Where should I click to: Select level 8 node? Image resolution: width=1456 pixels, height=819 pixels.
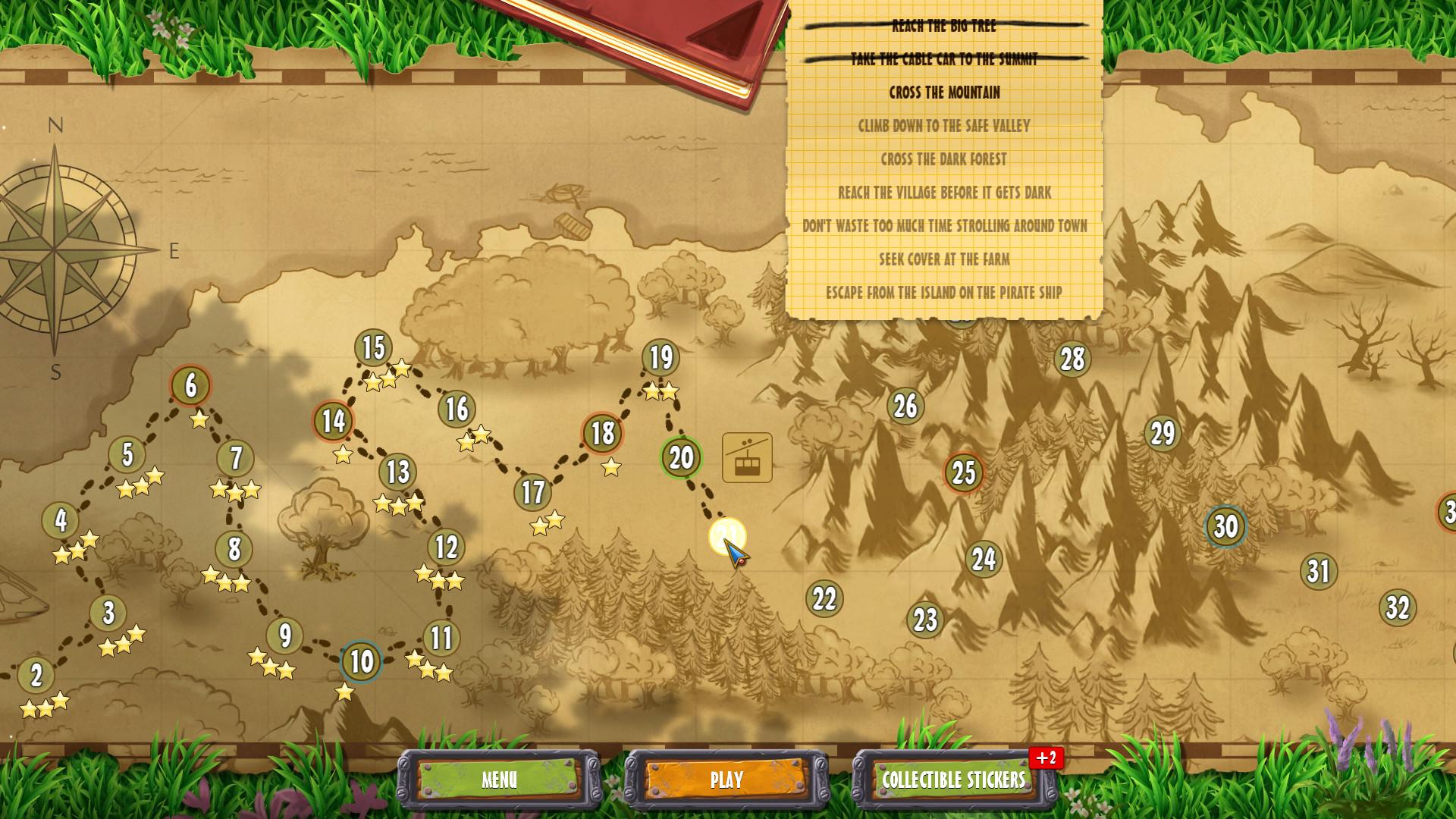click(234, 549)
